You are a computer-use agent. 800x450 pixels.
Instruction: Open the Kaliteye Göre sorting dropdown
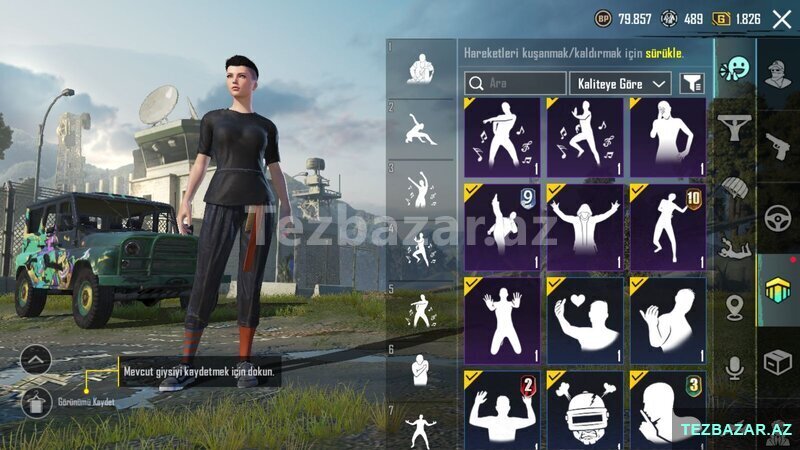click(620, 84)
